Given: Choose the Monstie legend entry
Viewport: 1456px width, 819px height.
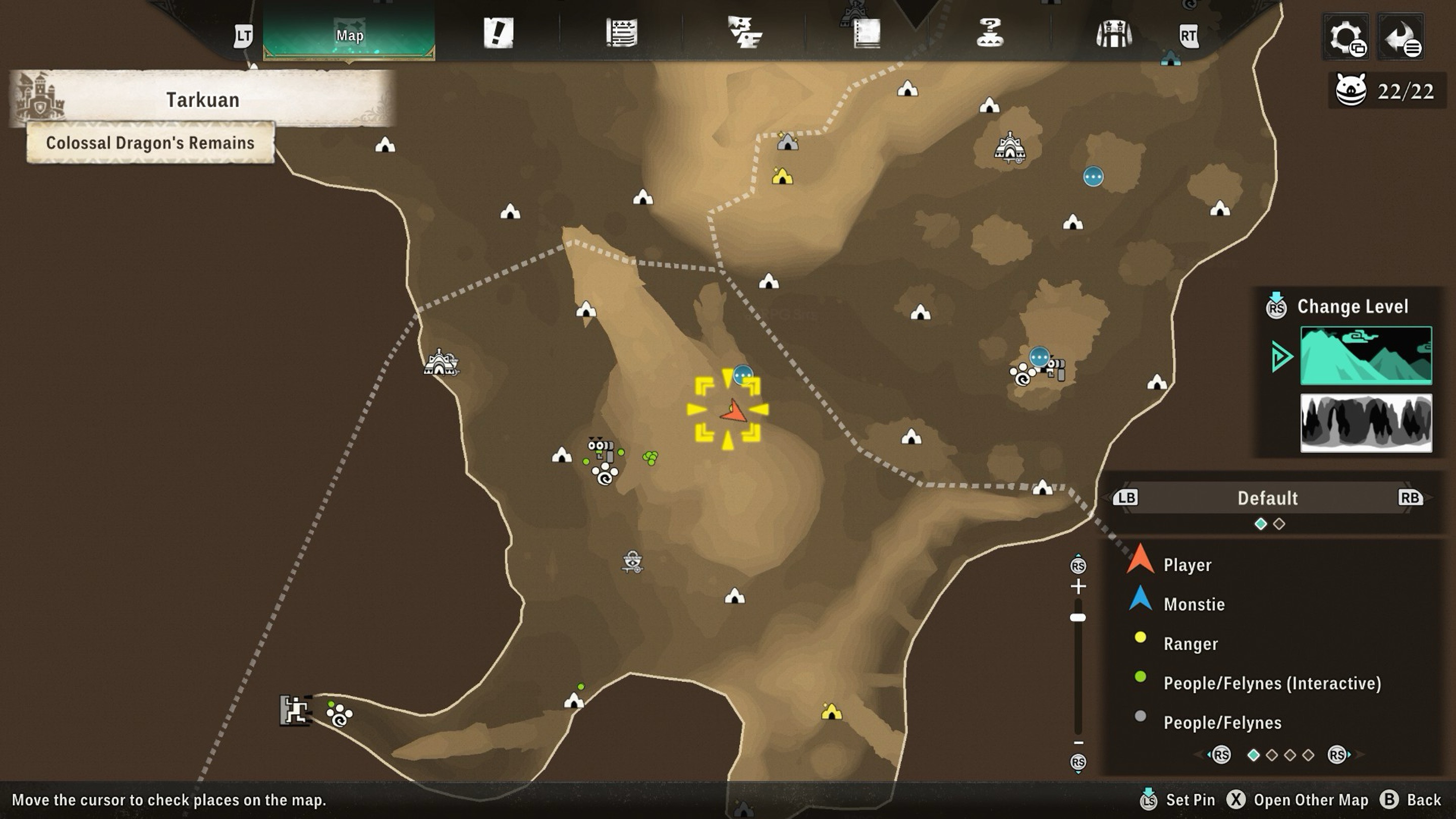Looking at the screenshot, I should pos(1194,604).
